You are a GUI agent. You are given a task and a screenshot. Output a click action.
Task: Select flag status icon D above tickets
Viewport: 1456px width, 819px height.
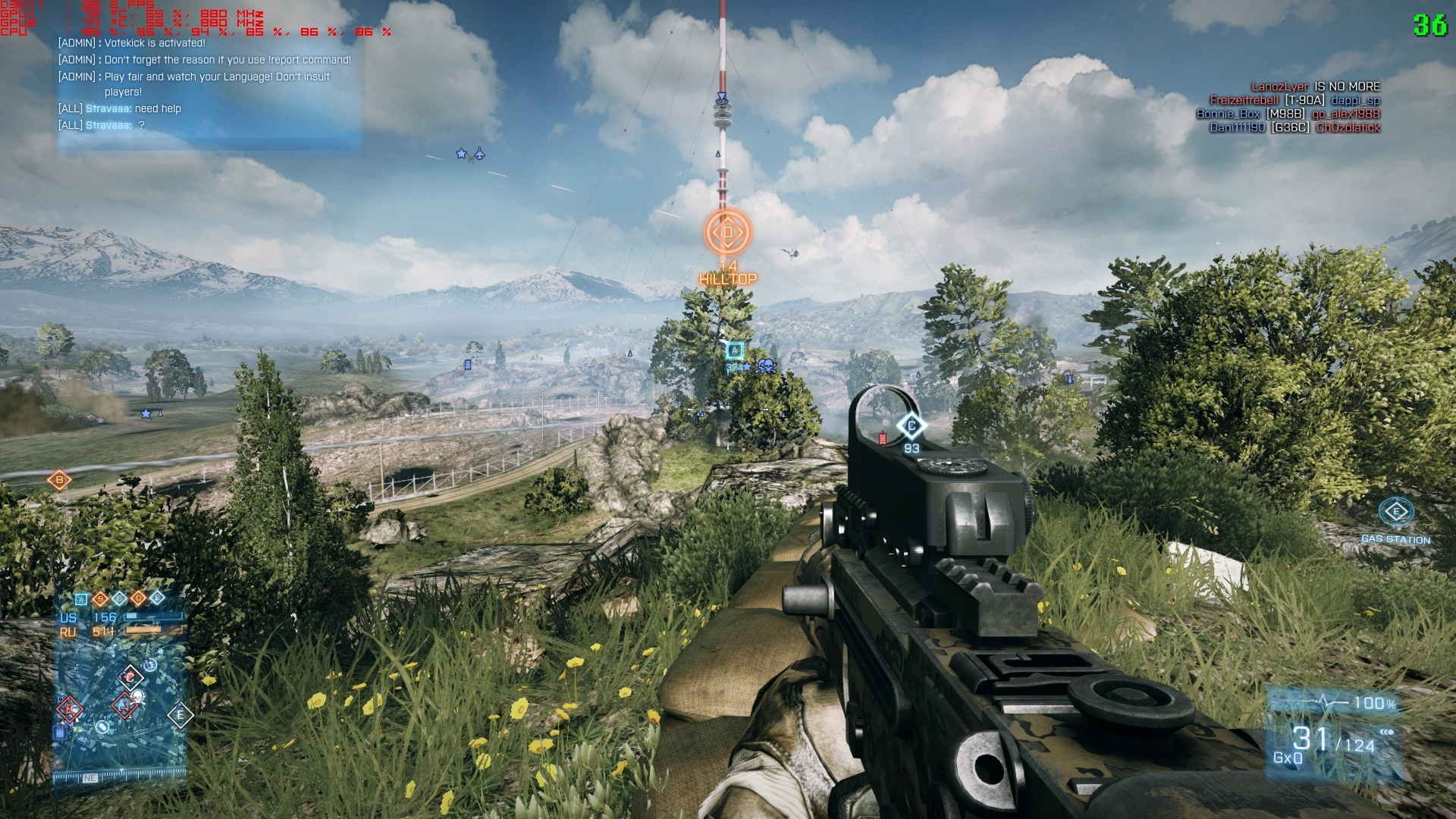point(138,598)
